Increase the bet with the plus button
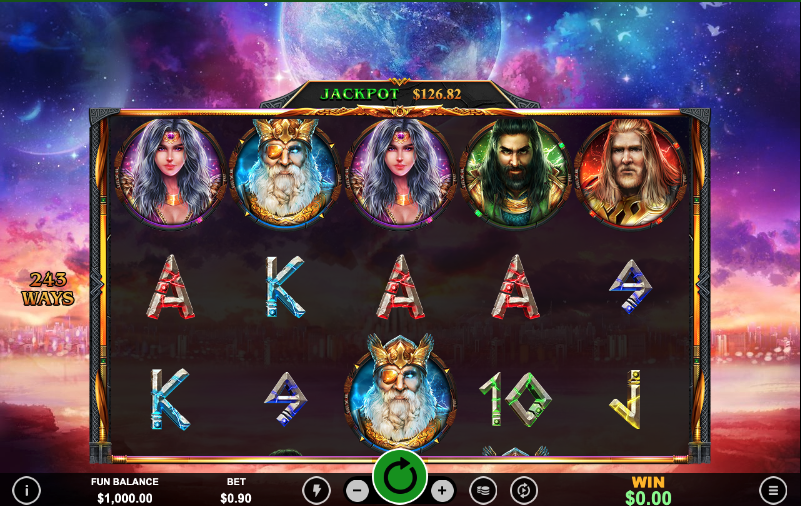The image size is (801, 506). 442,490
